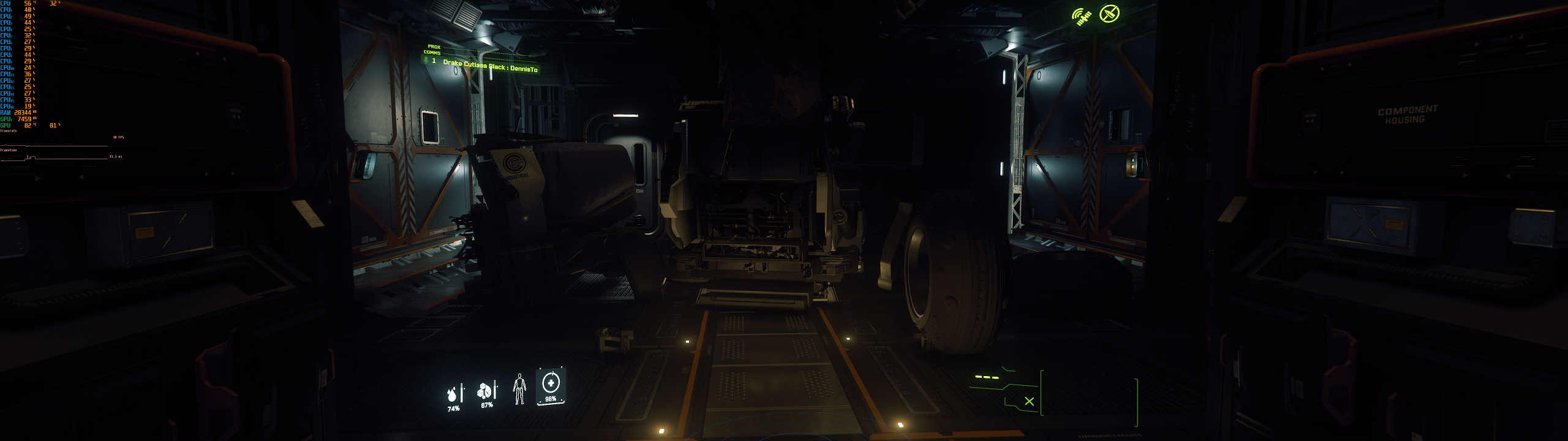
Task: Click the wireless comms signal icon top right
Action: click(x=1080, y=16)
